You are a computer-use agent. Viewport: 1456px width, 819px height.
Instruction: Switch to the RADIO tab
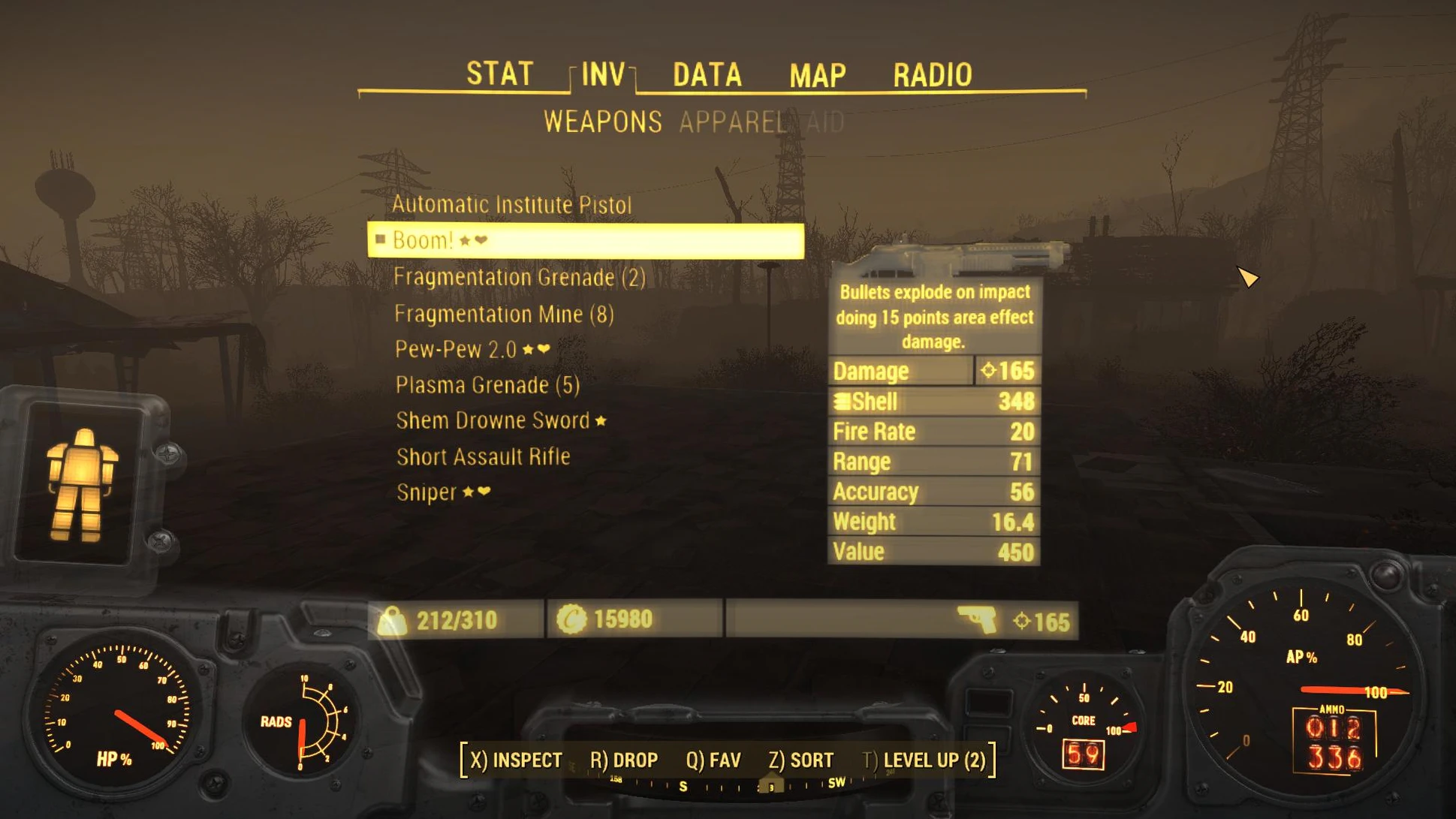[x=932, y=75]
